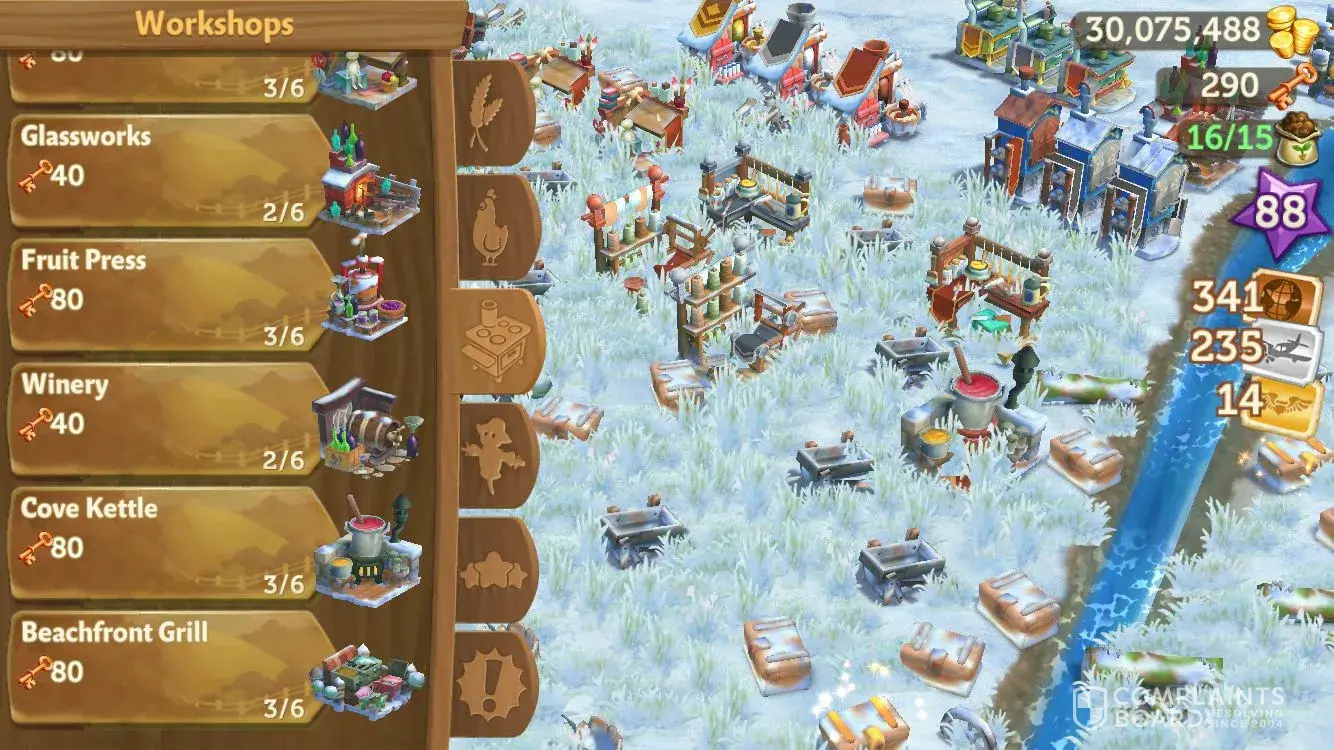This screenshot has height=750, width=1334.
Task: Choose the Fruit Press workshop
Action: point(170,294)
